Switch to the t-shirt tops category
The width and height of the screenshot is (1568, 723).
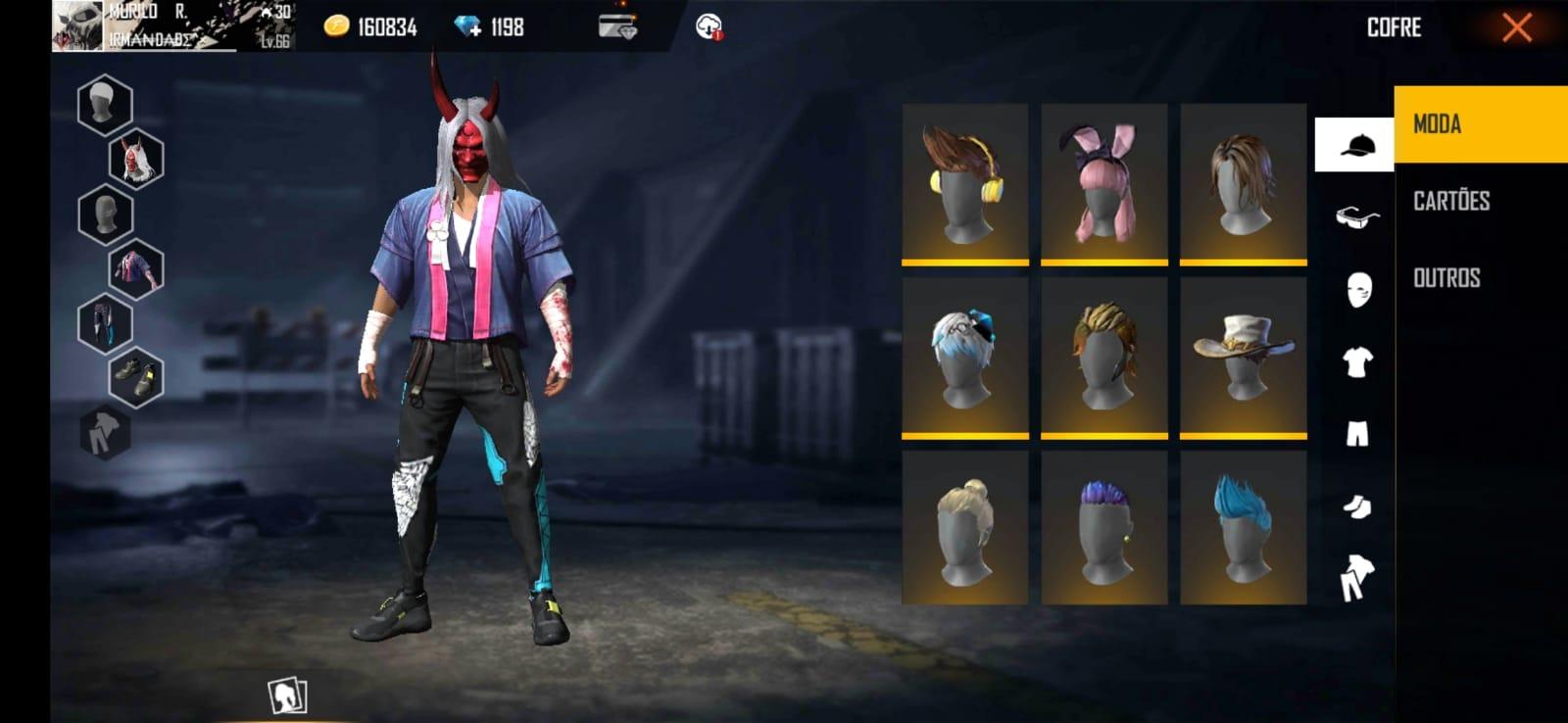[1357, 362]
